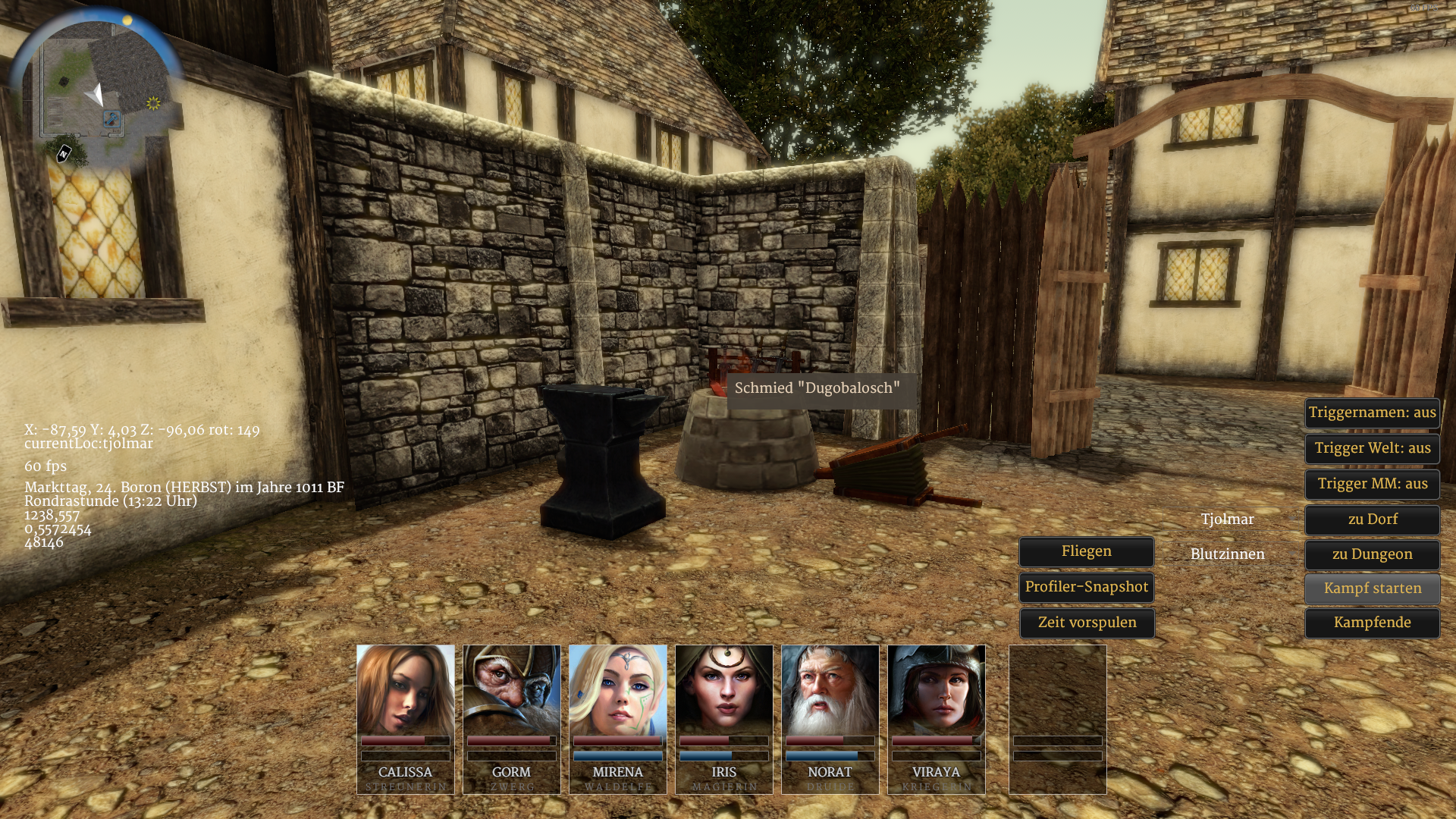Switch the Trigger MM option
This screenshot has width=1456, height=819.
click(x=1372, y=484)
